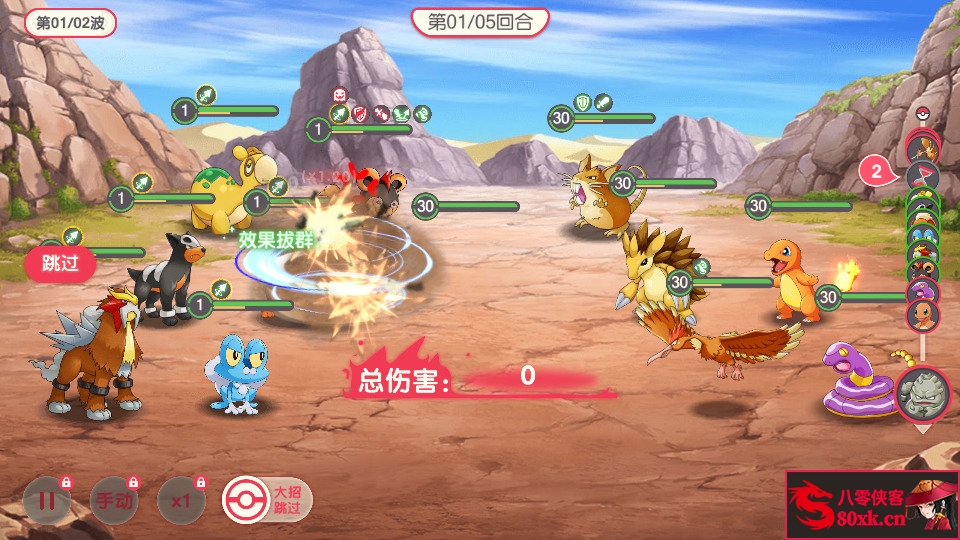The width and height of the screenshot is (960, 540).
Task: Change the x1 battle speed
Action: tap(181, 502)
